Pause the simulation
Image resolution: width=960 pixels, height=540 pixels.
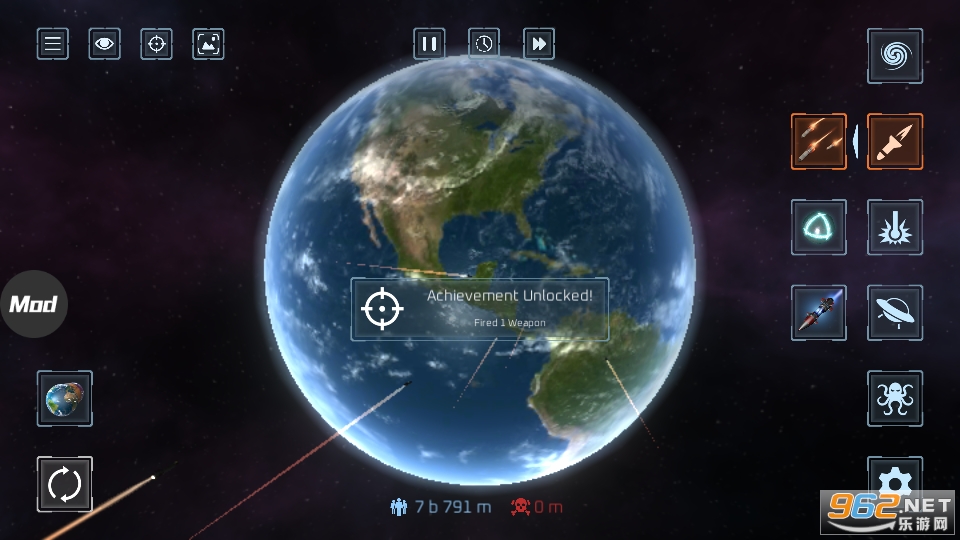429,44
